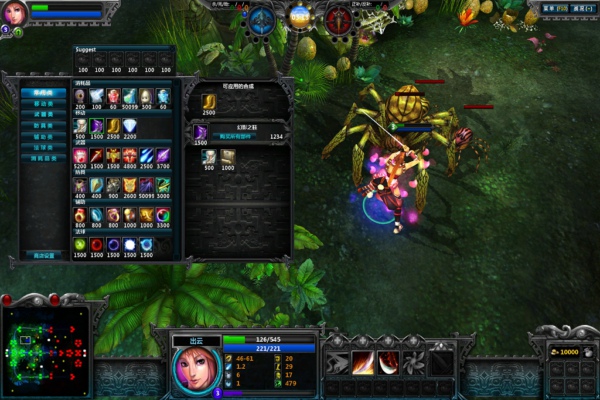Click the golden boot upgrade costing 2500
The height and width of the screenshot is (400, 600).
click(x=208, y=101)
